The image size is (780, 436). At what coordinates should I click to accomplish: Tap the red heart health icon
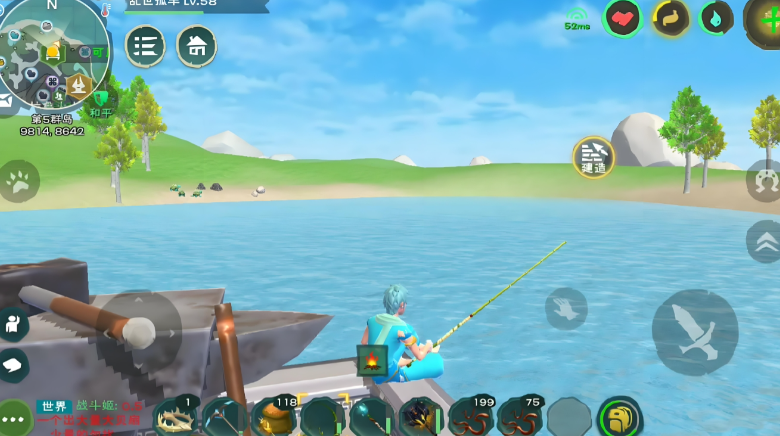coord(622,18)
